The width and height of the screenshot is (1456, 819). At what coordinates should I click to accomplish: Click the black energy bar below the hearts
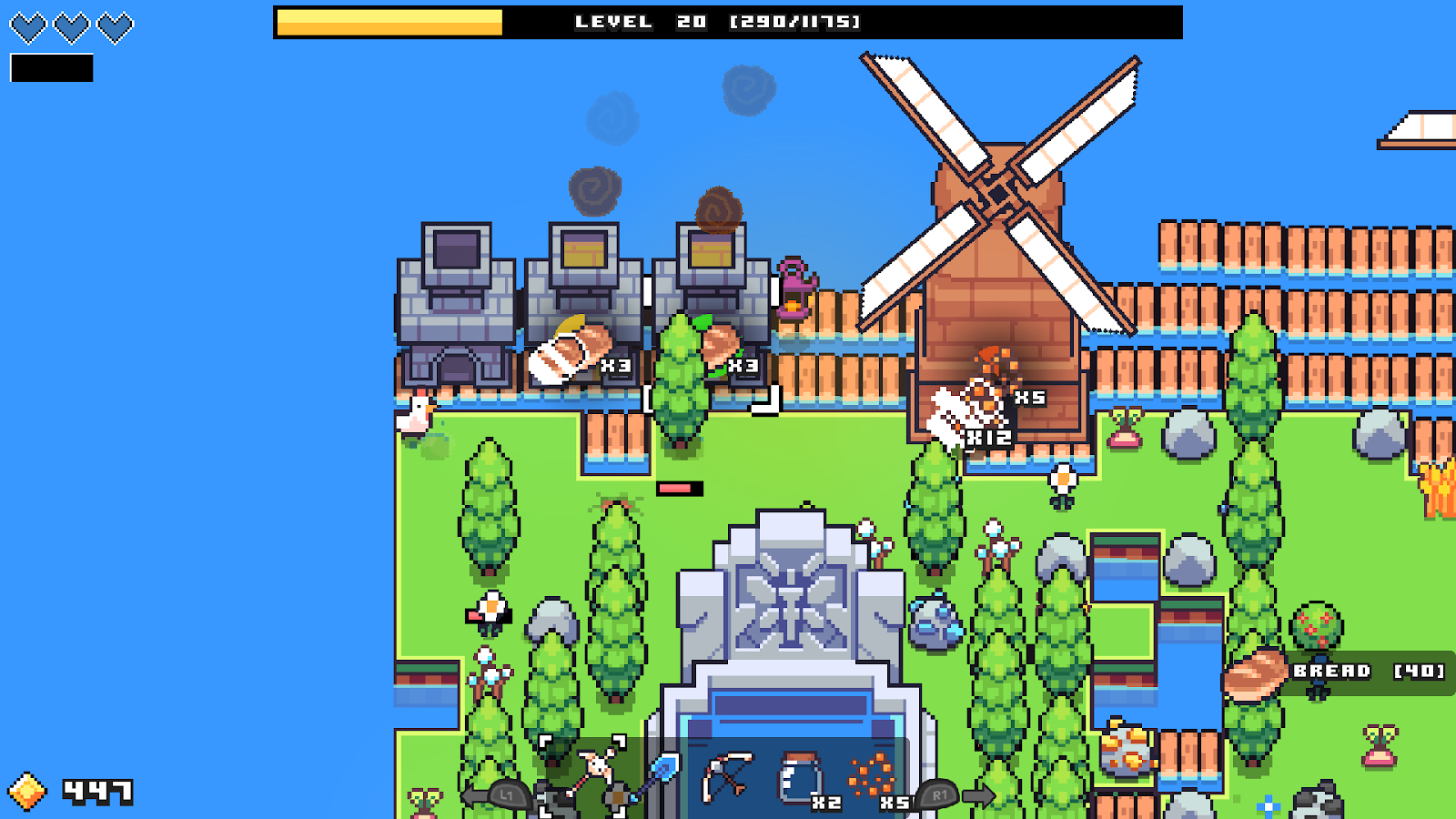click(50, 66)
